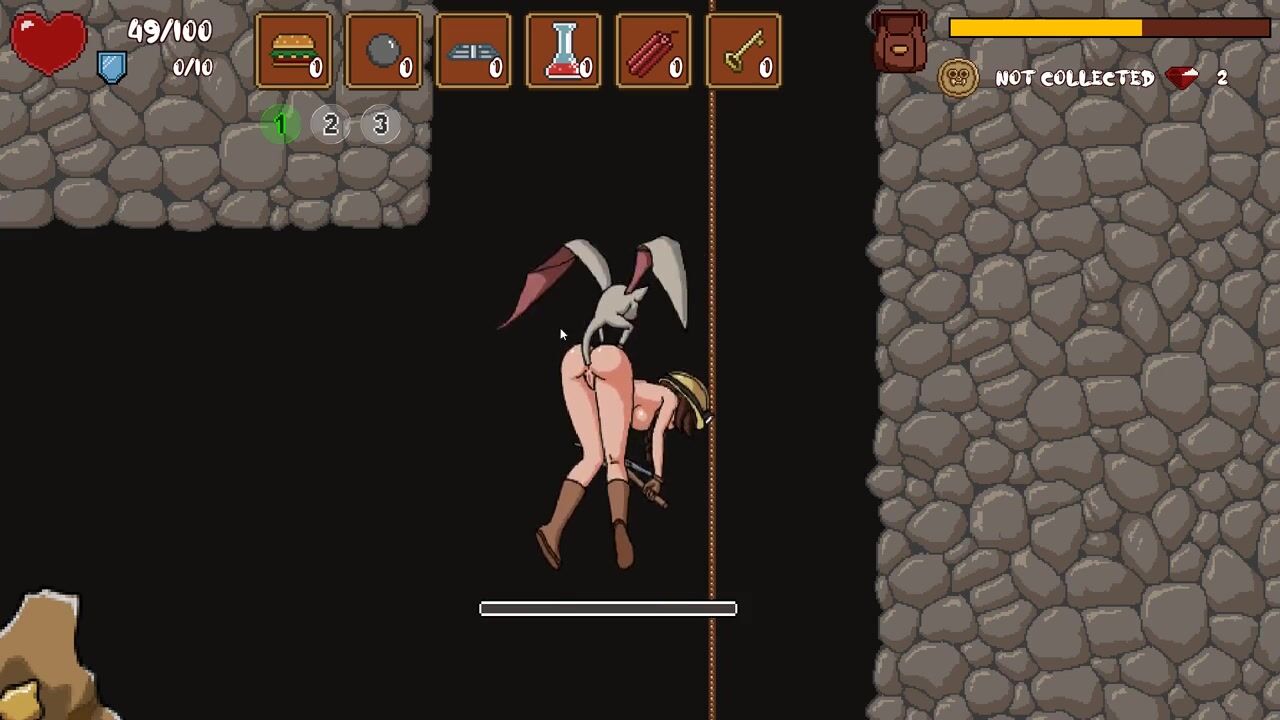Click the golden idol coin icon
Screen dimensions: 1280x720
[957, 78]
